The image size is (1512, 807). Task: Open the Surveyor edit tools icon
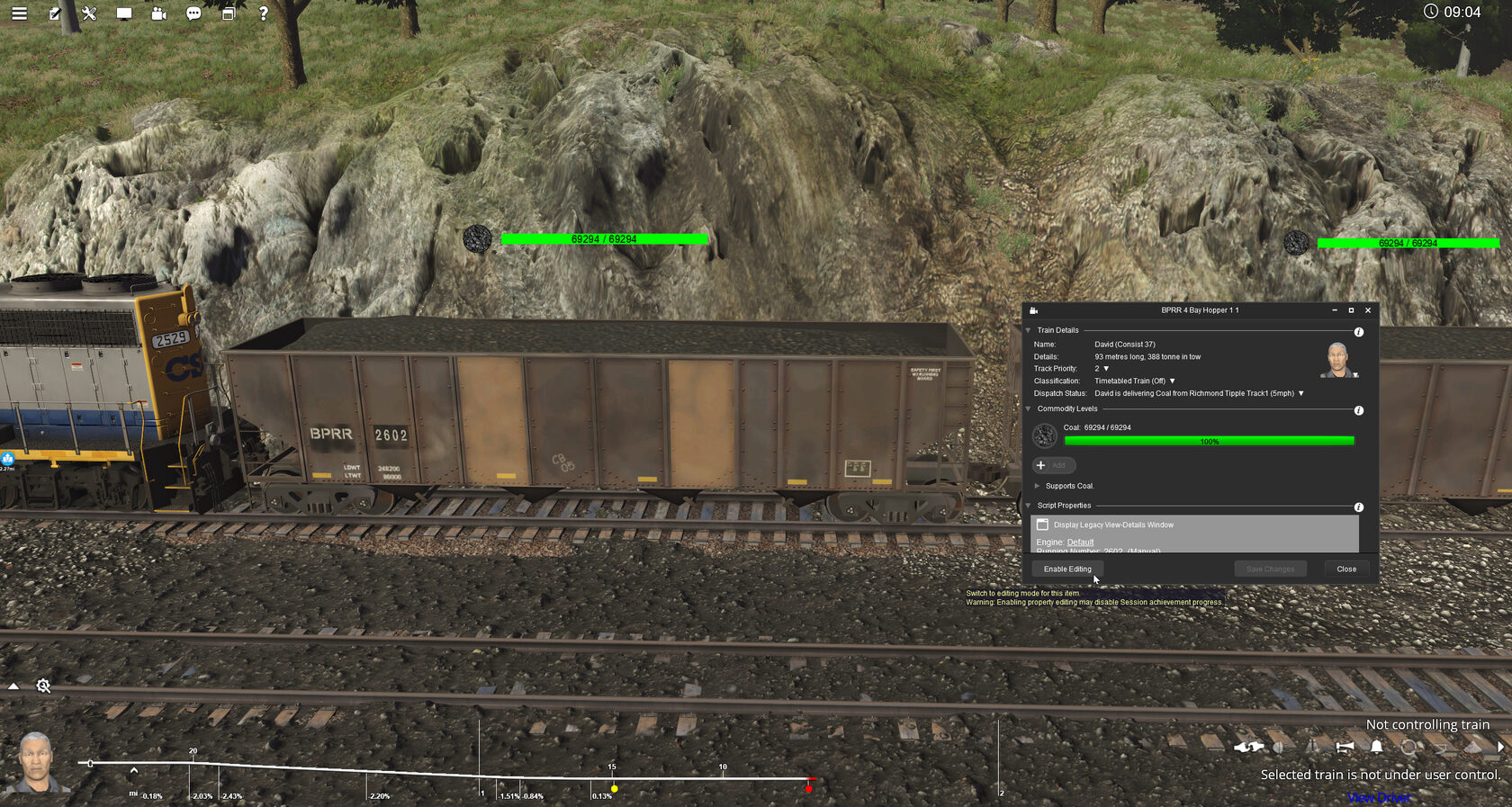pos(55,13)
